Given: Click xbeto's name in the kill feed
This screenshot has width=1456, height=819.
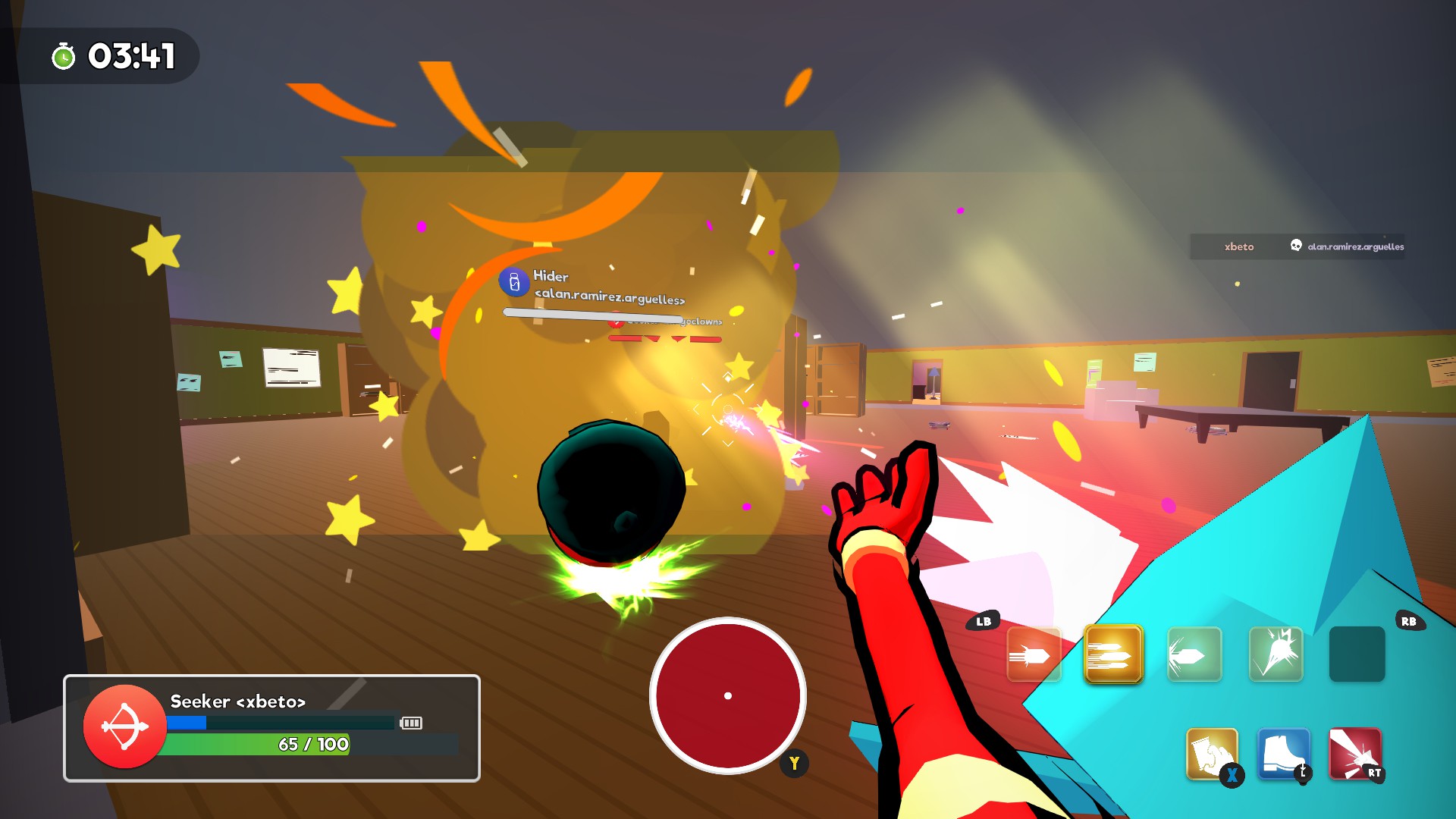Looking at the screenshot, I should 1240,246.
